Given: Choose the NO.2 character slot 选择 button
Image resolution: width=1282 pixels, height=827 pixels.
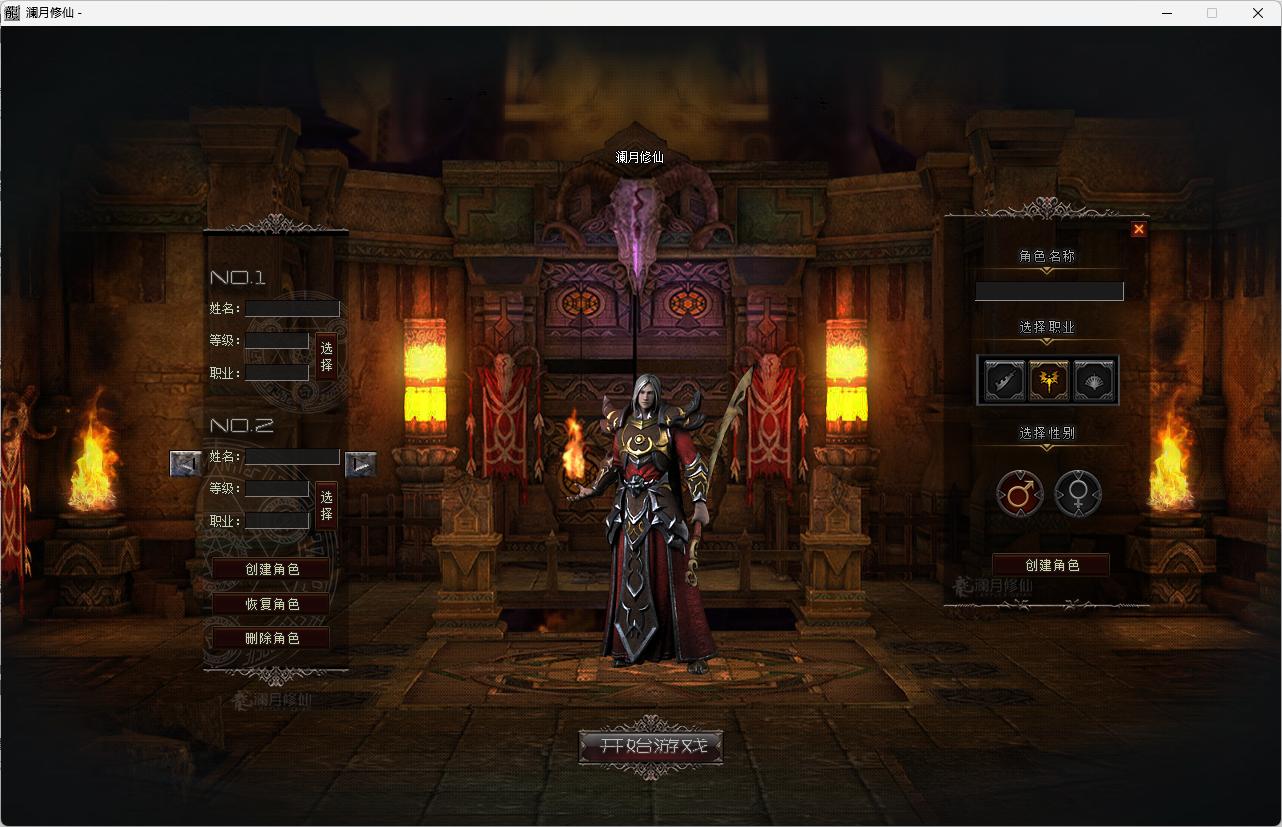Looking at the screenshot, I should [326, 505].
